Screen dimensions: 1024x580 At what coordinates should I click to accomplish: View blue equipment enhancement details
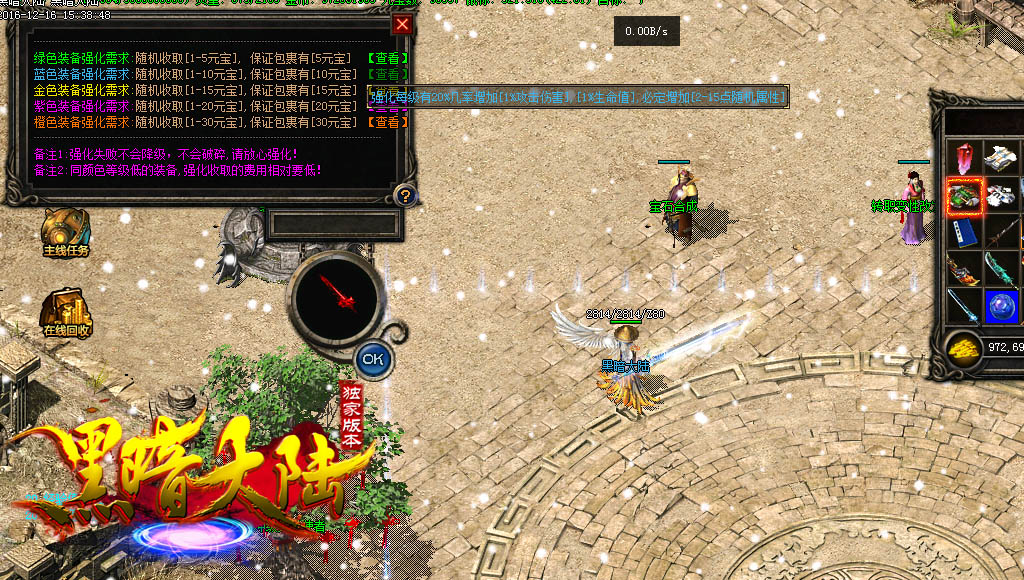tap(388, 74)
